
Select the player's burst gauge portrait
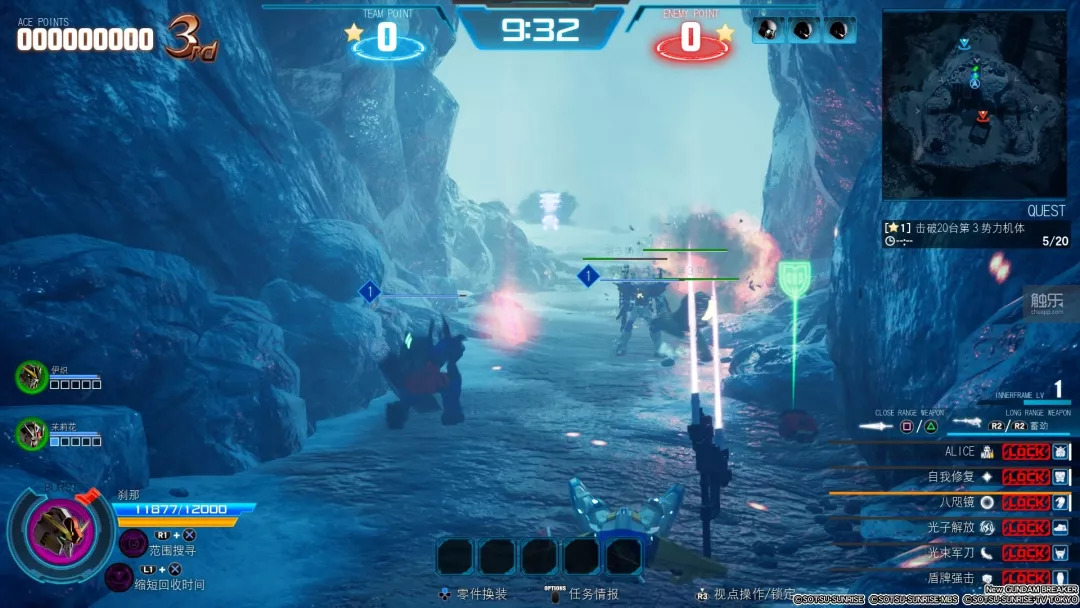click(61, 529)
